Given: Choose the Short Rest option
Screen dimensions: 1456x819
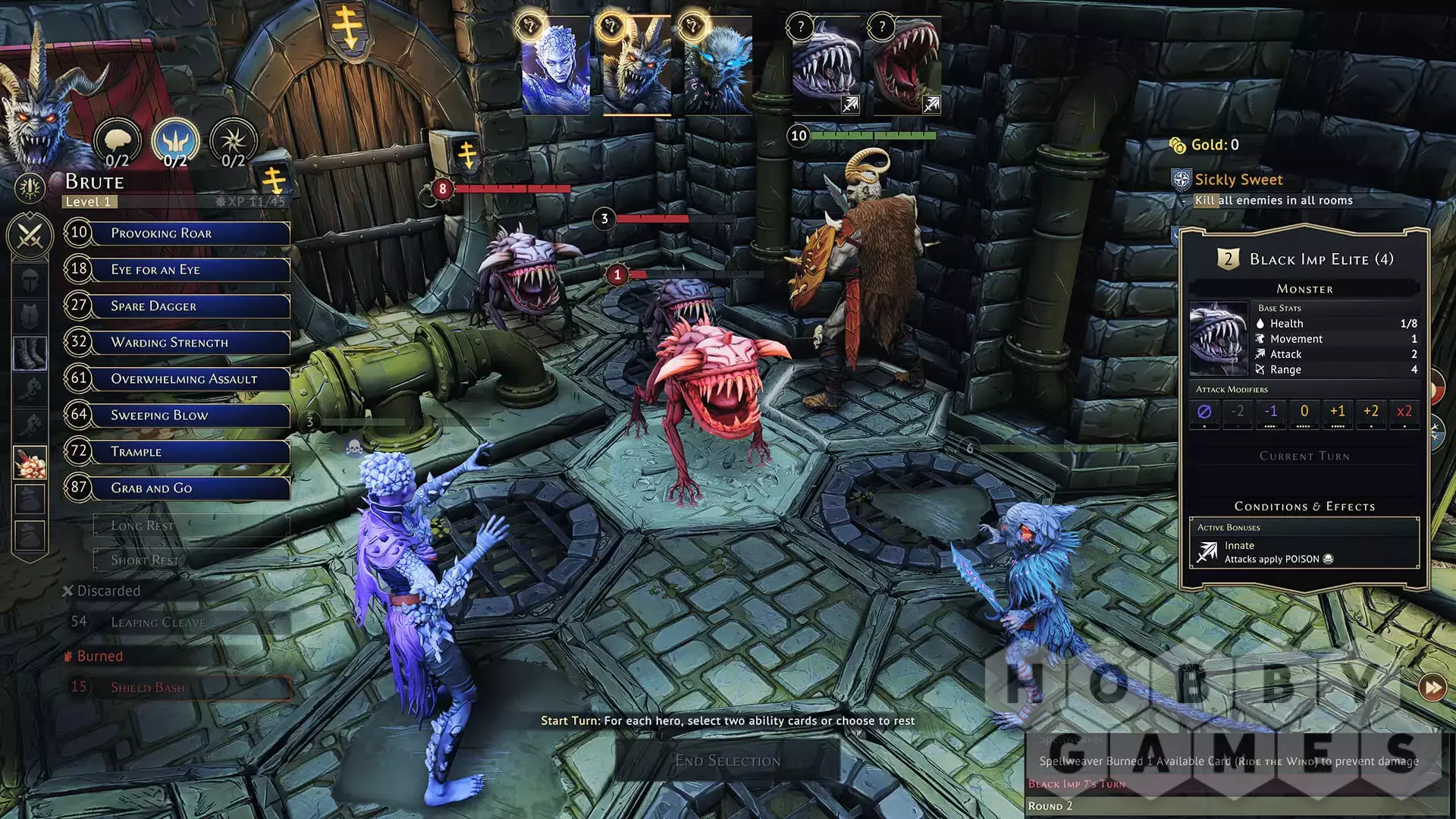Looking at the screenshot, I should (190, 560).
